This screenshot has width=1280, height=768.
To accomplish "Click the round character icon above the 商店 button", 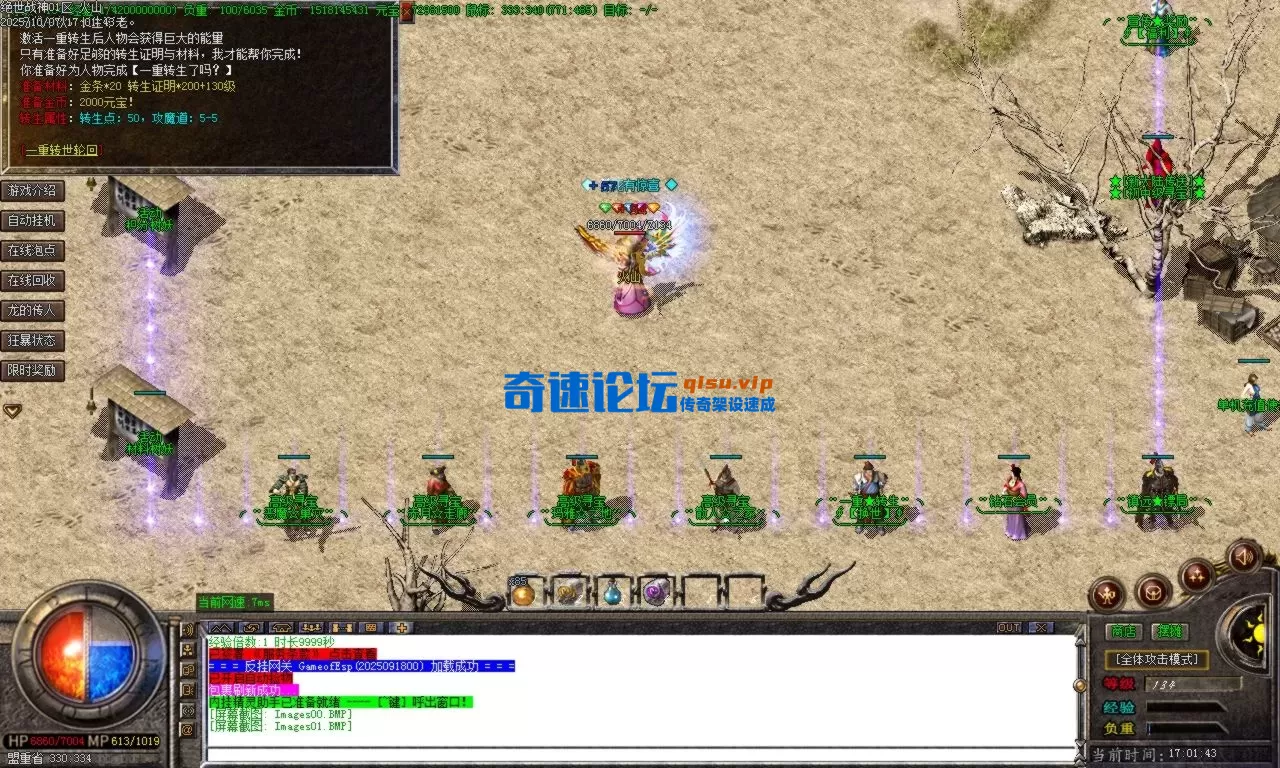I will [x=1107, y=593].
